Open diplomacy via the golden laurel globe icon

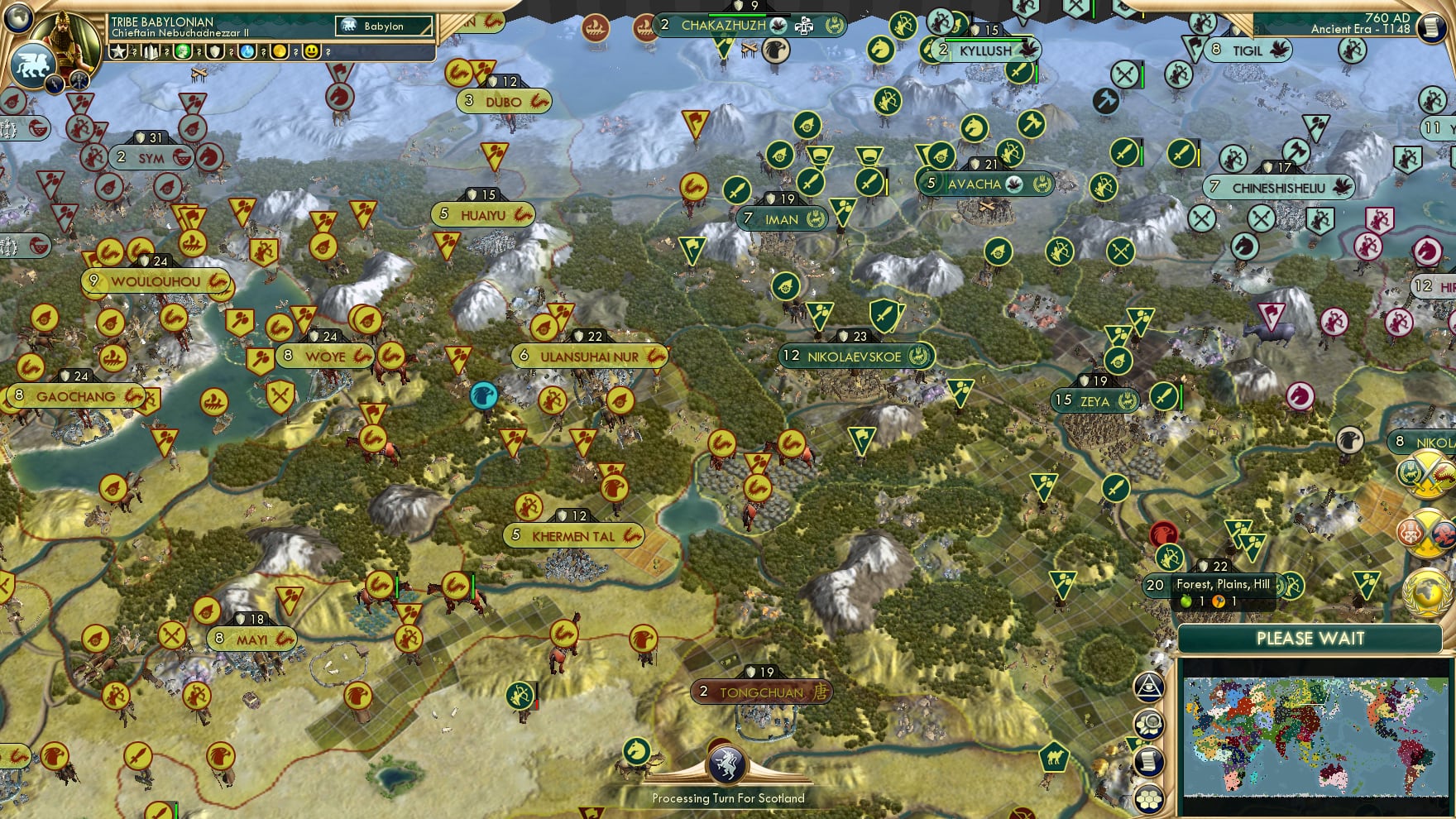(x=1427, y=591)
